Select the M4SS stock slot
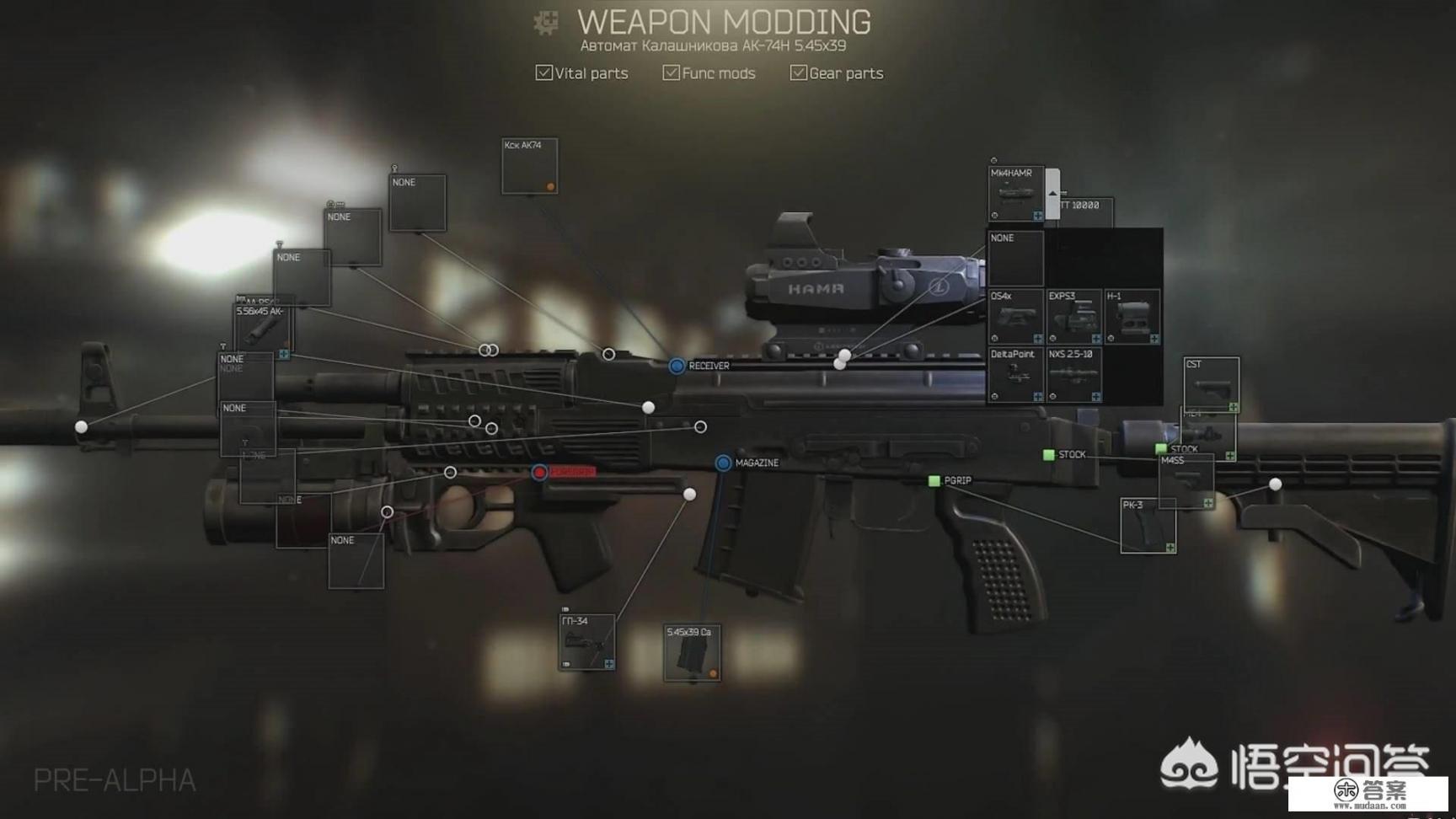The height and width of the screenshot is (819, 1456). [1186, 481]
